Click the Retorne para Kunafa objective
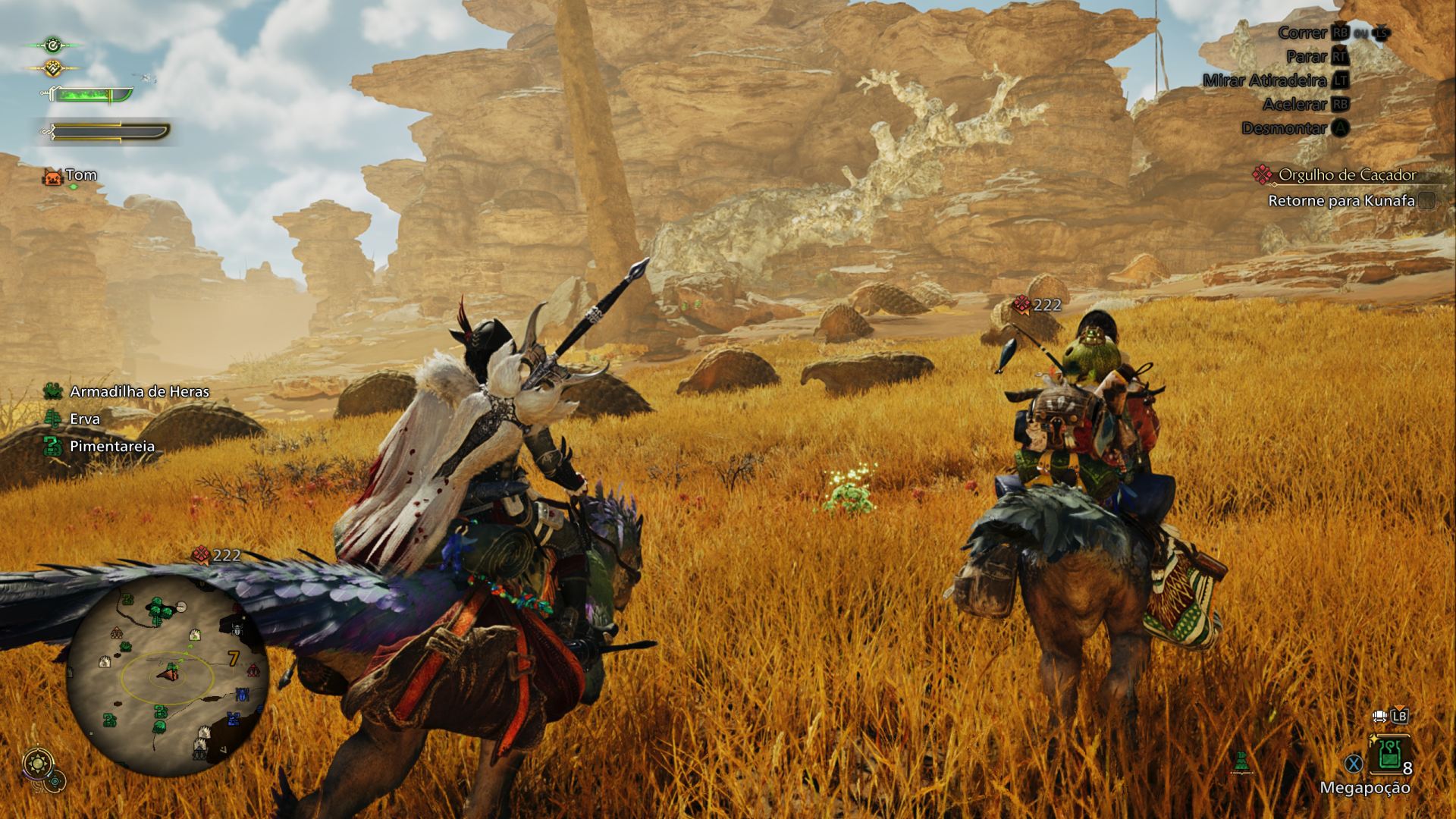The width and height of the screenshot is (1456, 819). tap(1341, 201)
